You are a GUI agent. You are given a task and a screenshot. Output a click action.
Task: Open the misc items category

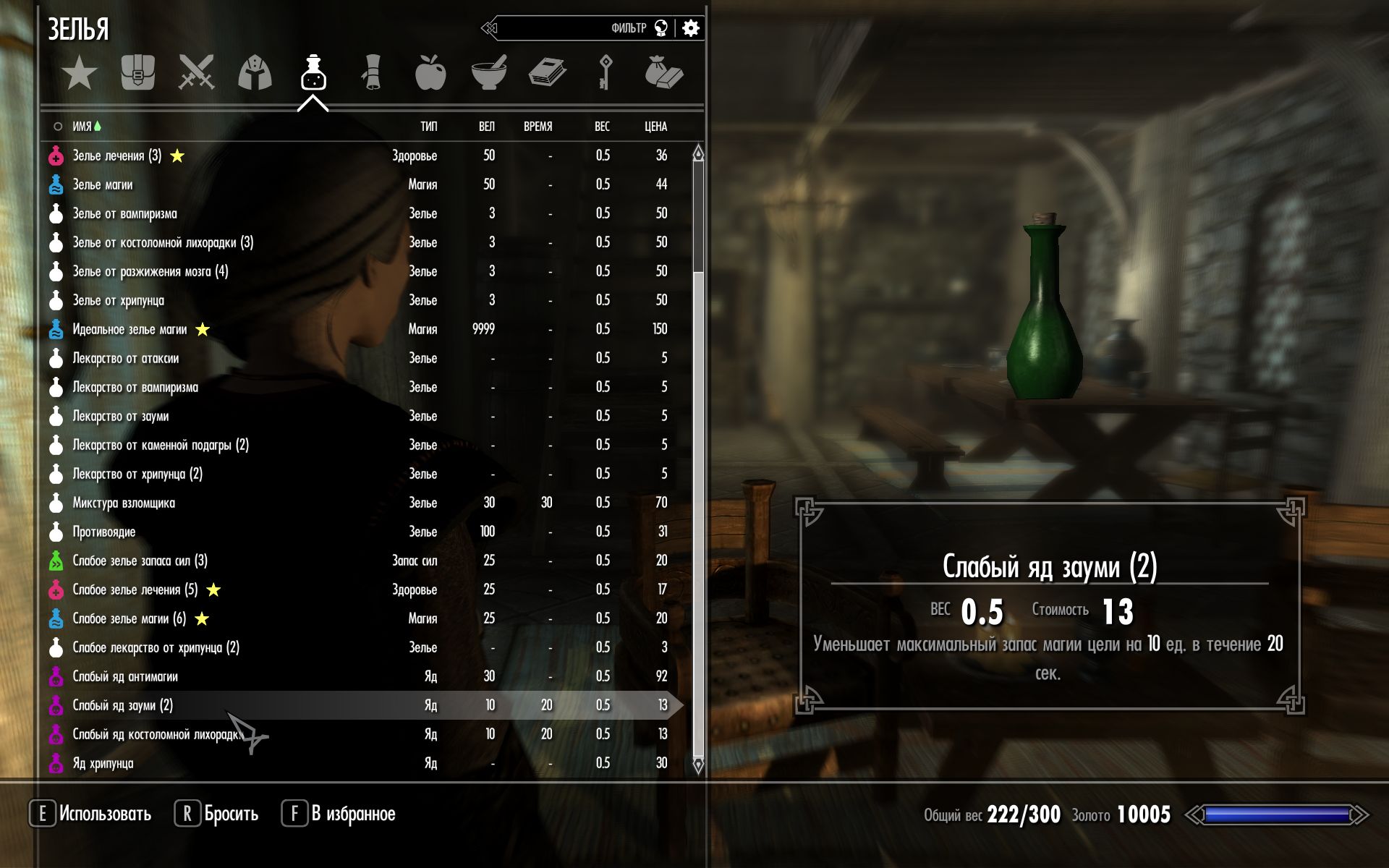[x=663, y=73]
